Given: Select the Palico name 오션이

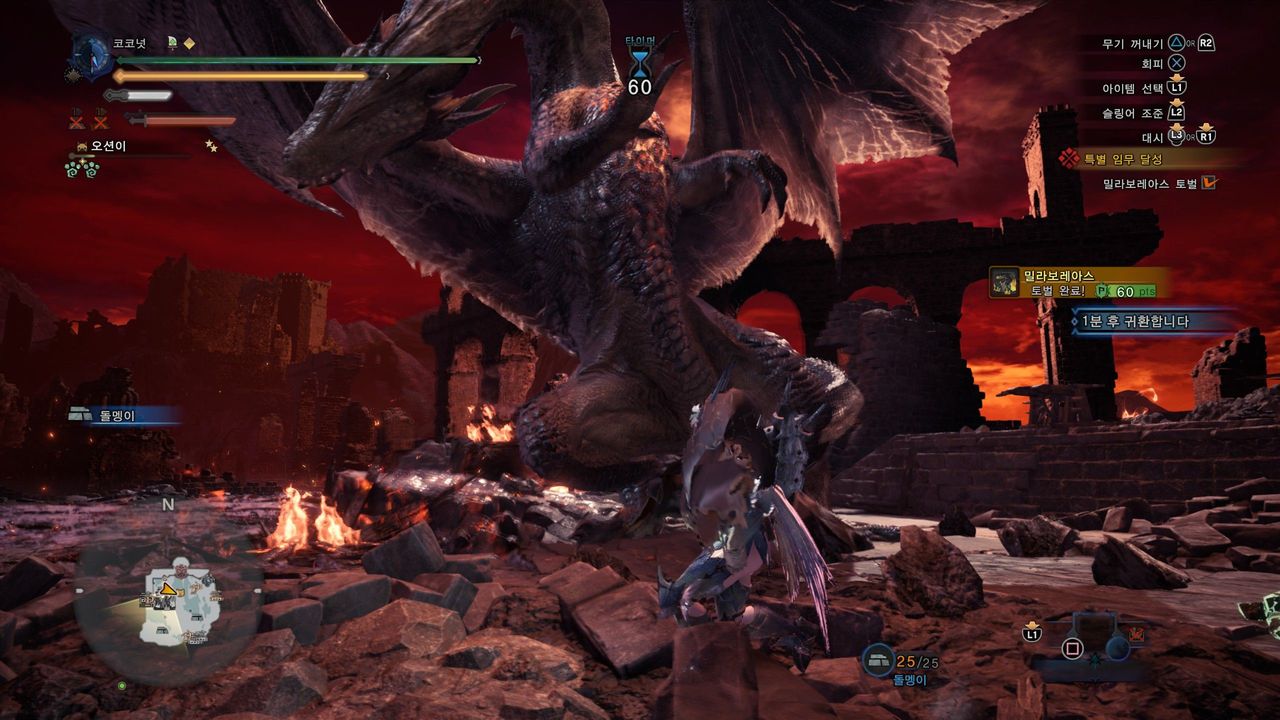Looking at the screenshot, I should 112,147.
